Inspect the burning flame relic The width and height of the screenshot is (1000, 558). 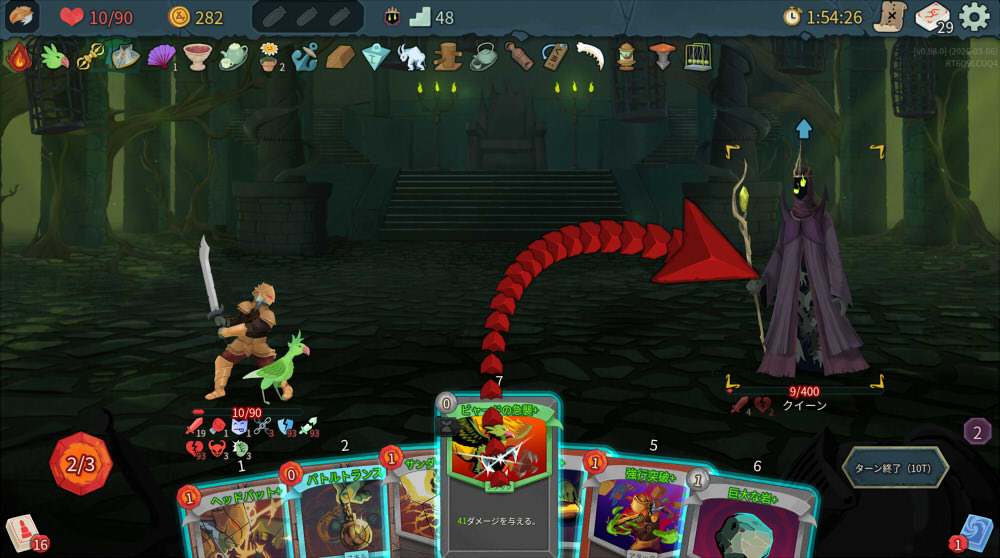19,57
